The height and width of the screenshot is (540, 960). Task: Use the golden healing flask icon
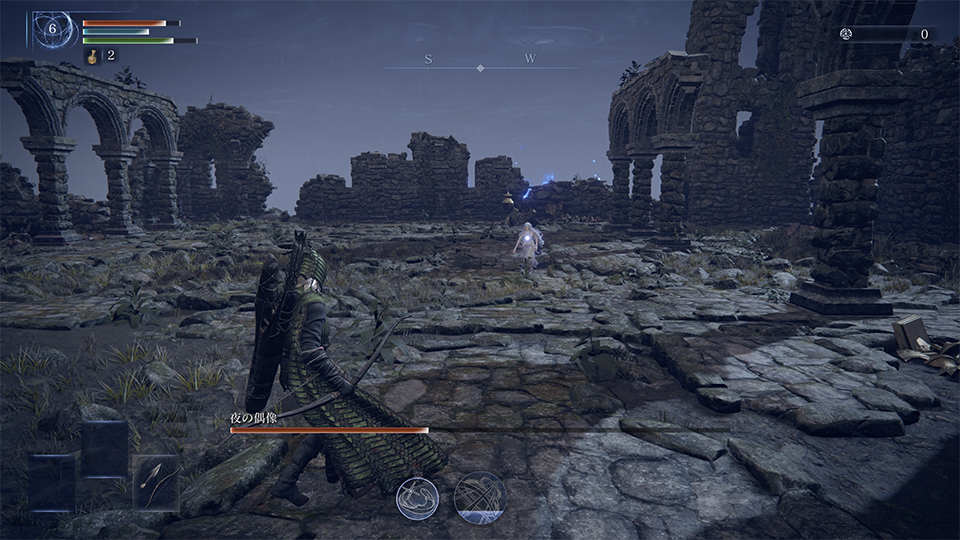[x=91, y=56]
